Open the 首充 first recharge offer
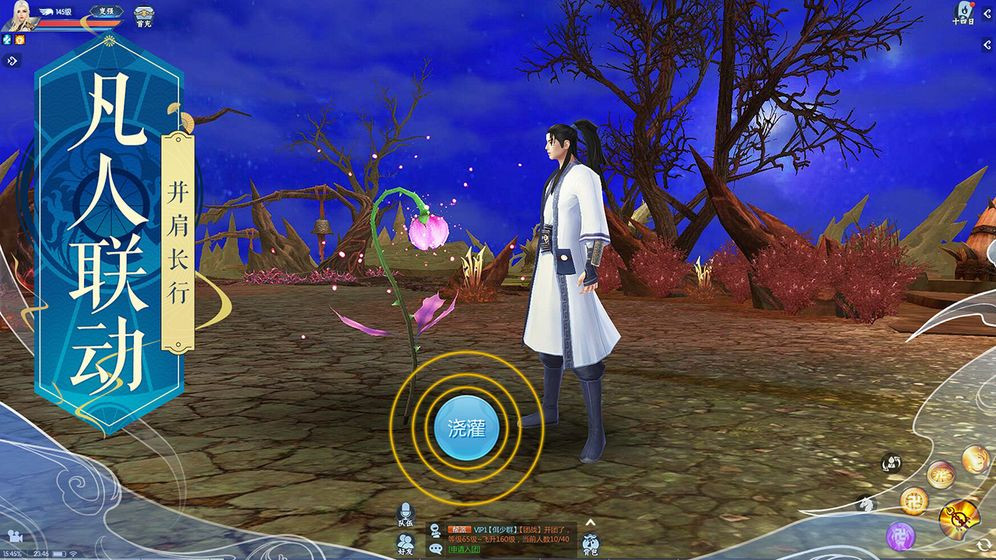The width and height of the screenshot is (996, 560). pos(144,17)
